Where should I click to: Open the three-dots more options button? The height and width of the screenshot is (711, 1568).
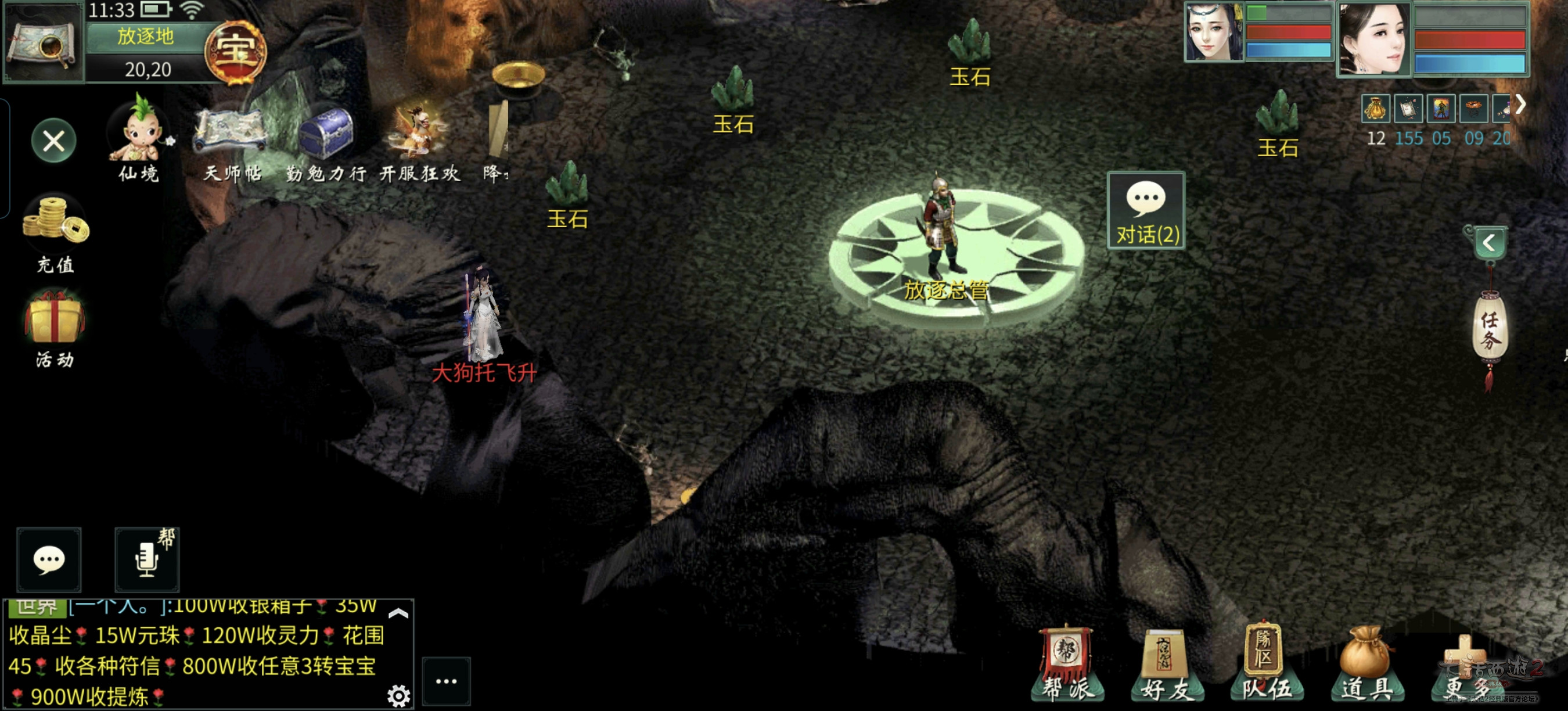446,681
